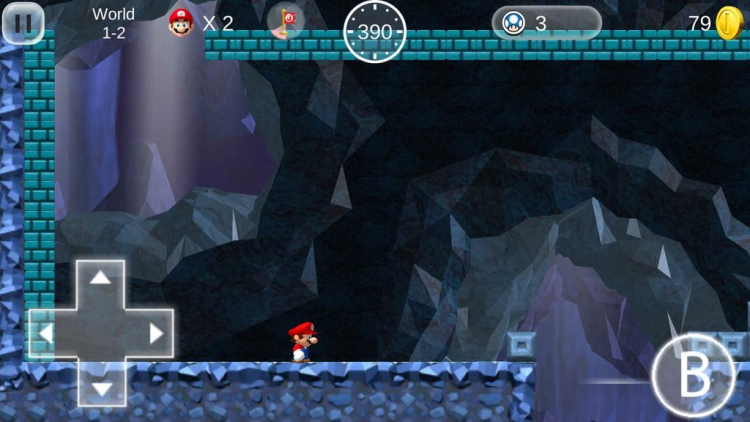The width and height of the screenshot is (750, 422).
Task: Hit the round B action button
Action: coord(693,376)
